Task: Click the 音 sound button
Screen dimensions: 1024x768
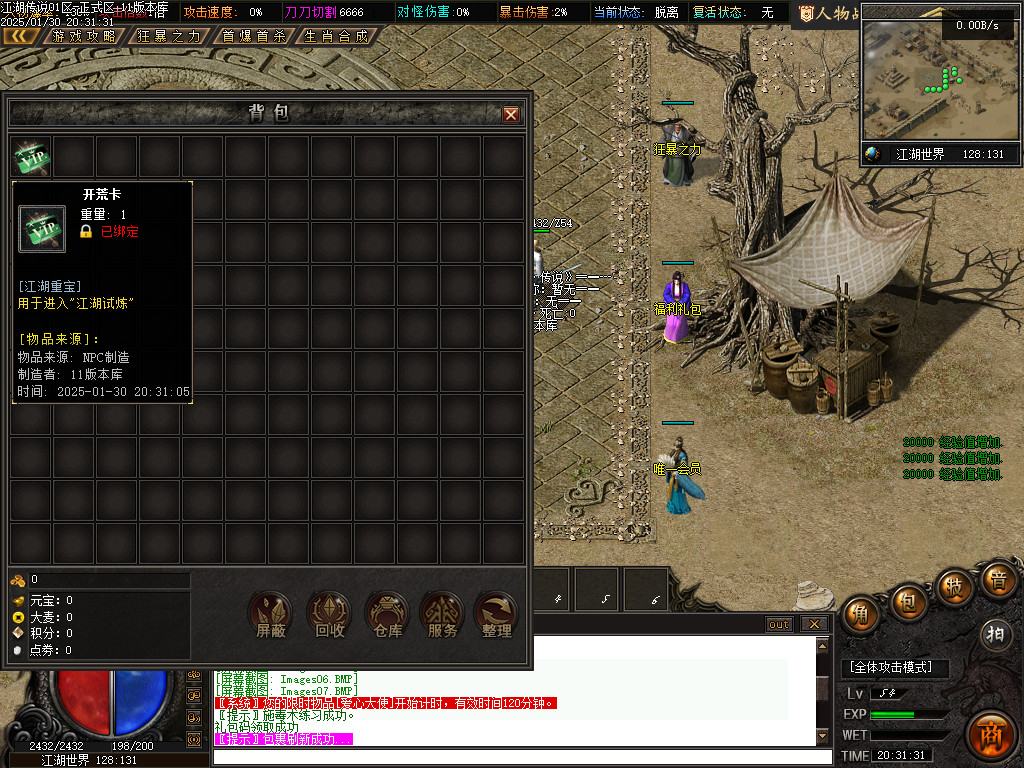Action: pos(997,580)
